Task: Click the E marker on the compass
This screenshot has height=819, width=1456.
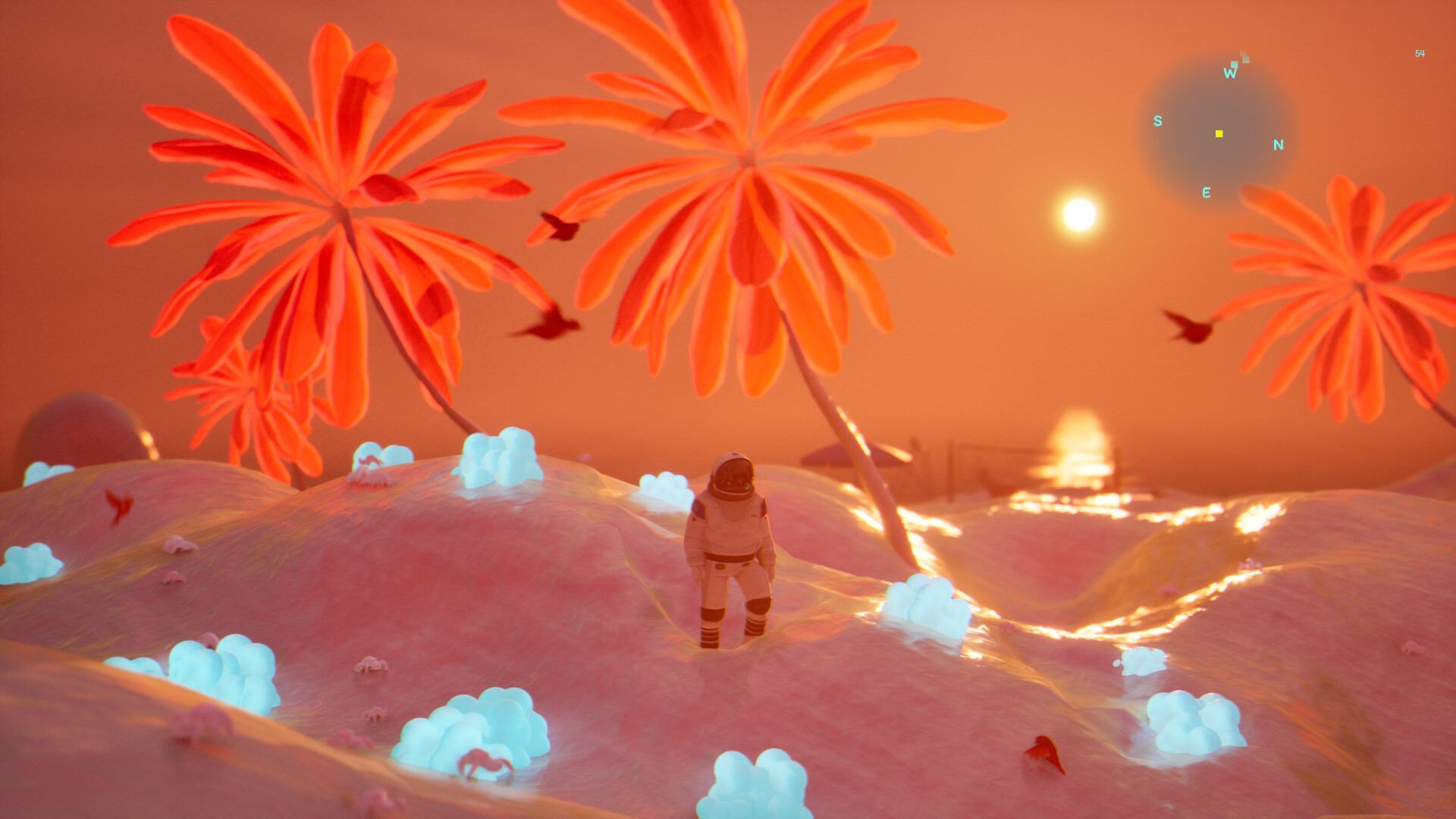Action: click(1207, 193)
